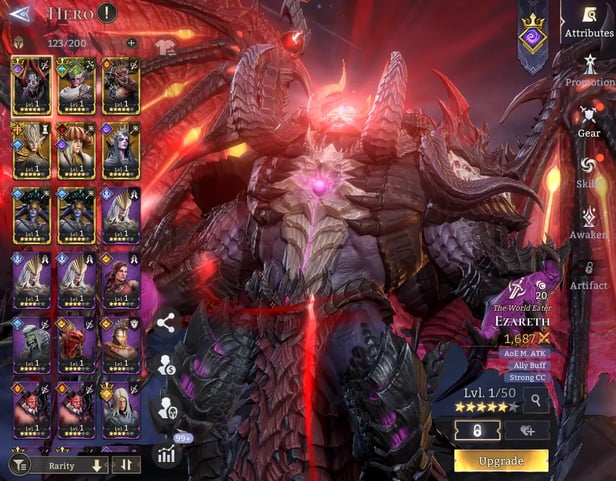Switch to the Promotion tab
The image size is (616, 481).
589,72
